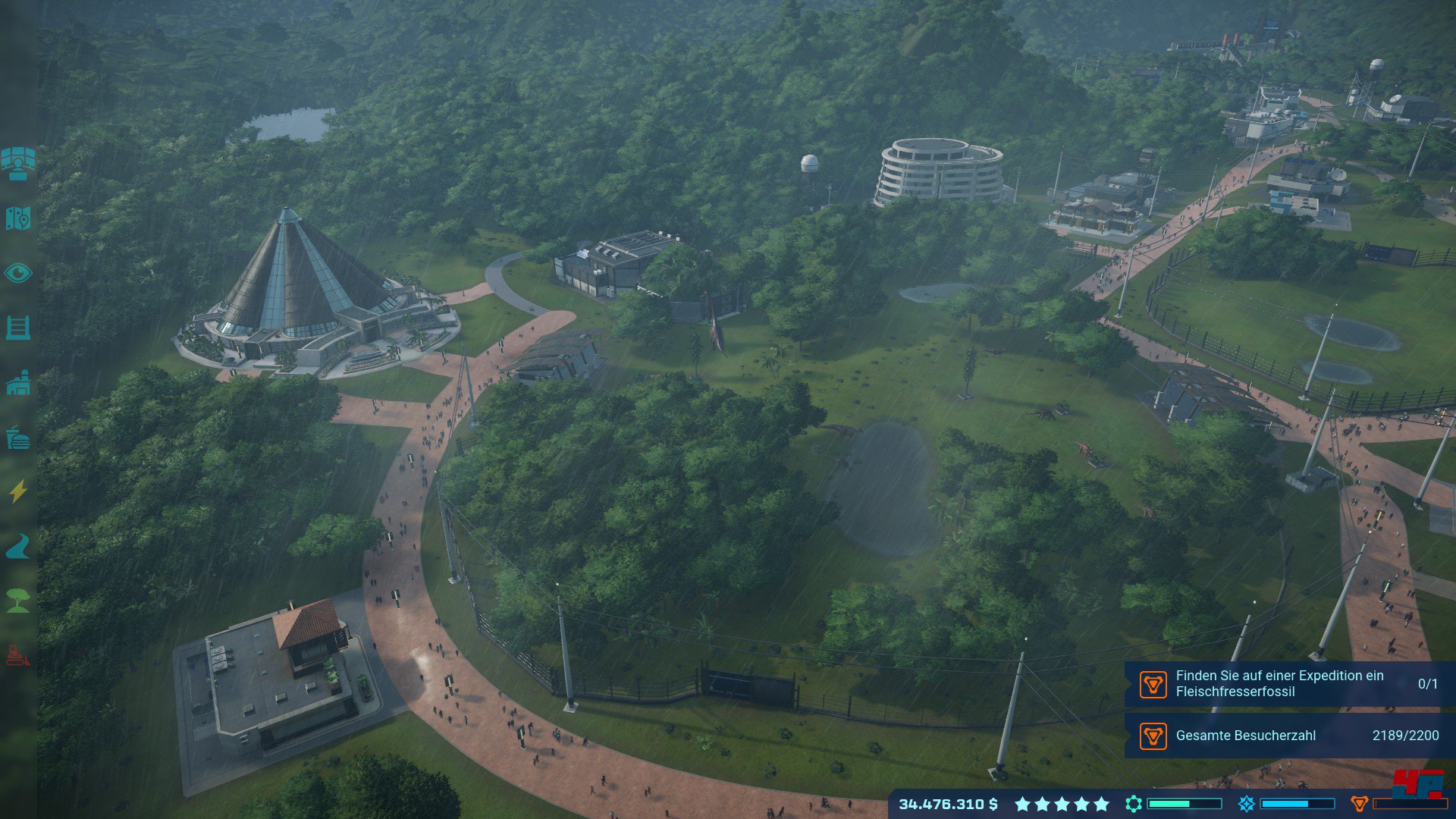The height and width of the screenshot is (819, 1456).
Task: Click the orange security division icon
Action: tap(1359, 804)
